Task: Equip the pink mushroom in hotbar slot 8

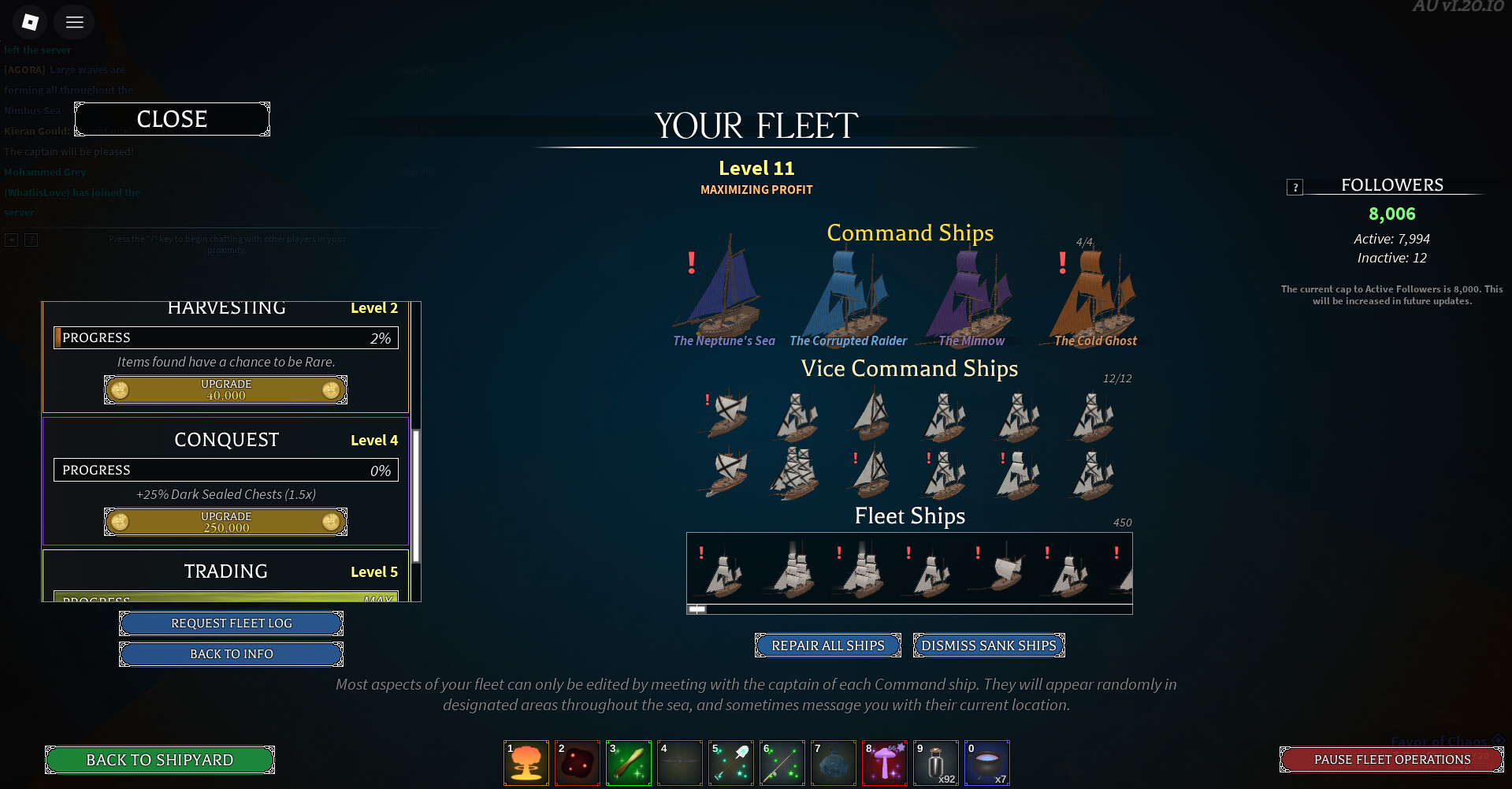Action: [x=885, y=763]
